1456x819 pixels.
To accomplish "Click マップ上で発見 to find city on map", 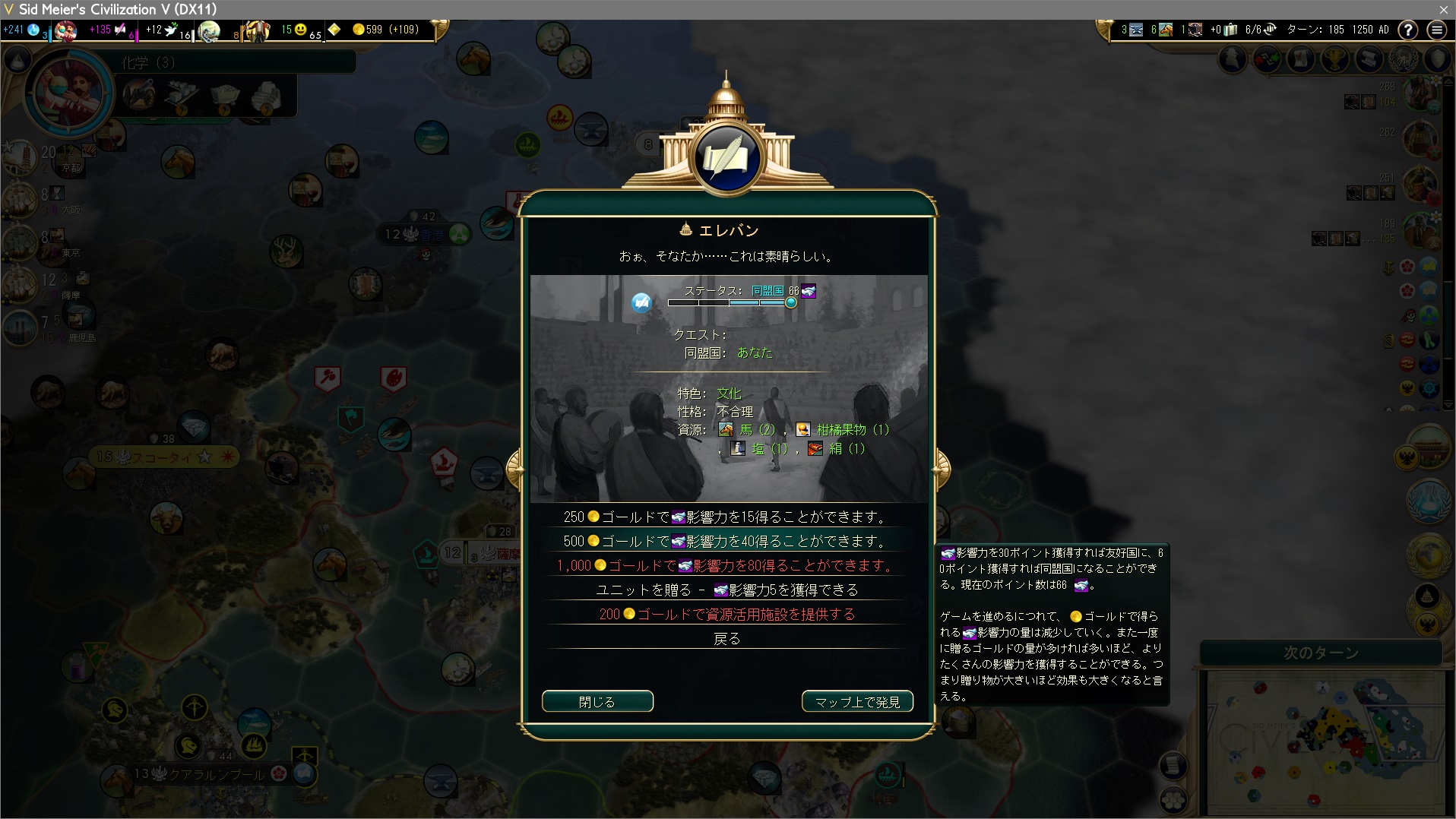I will [857, 701].
